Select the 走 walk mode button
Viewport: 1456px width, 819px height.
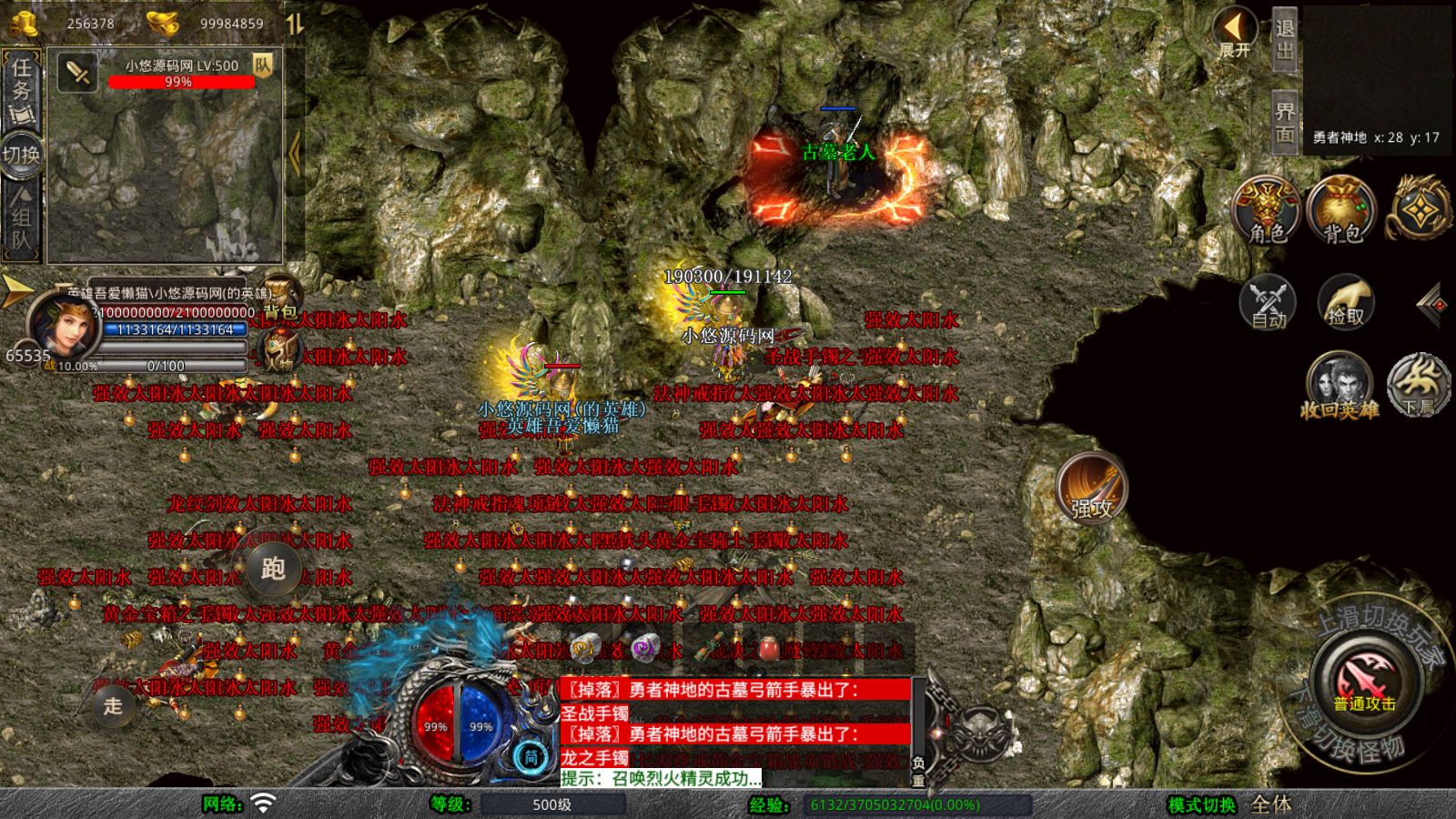(113, 704)
